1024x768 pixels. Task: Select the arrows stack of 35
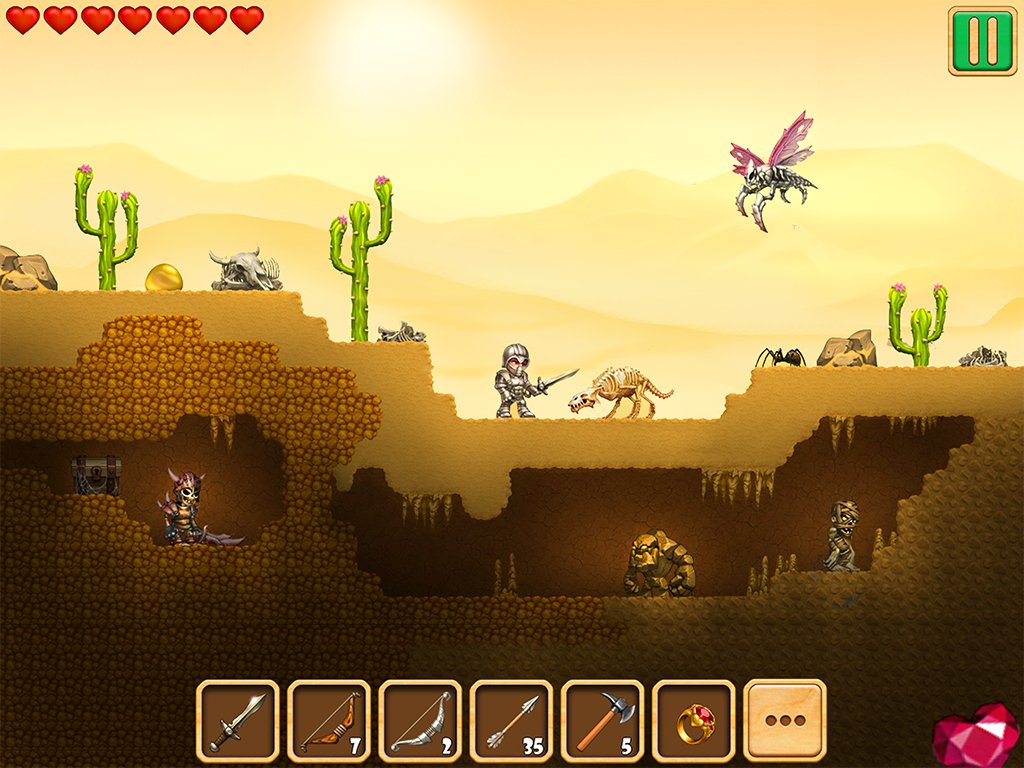click(511, 720)
